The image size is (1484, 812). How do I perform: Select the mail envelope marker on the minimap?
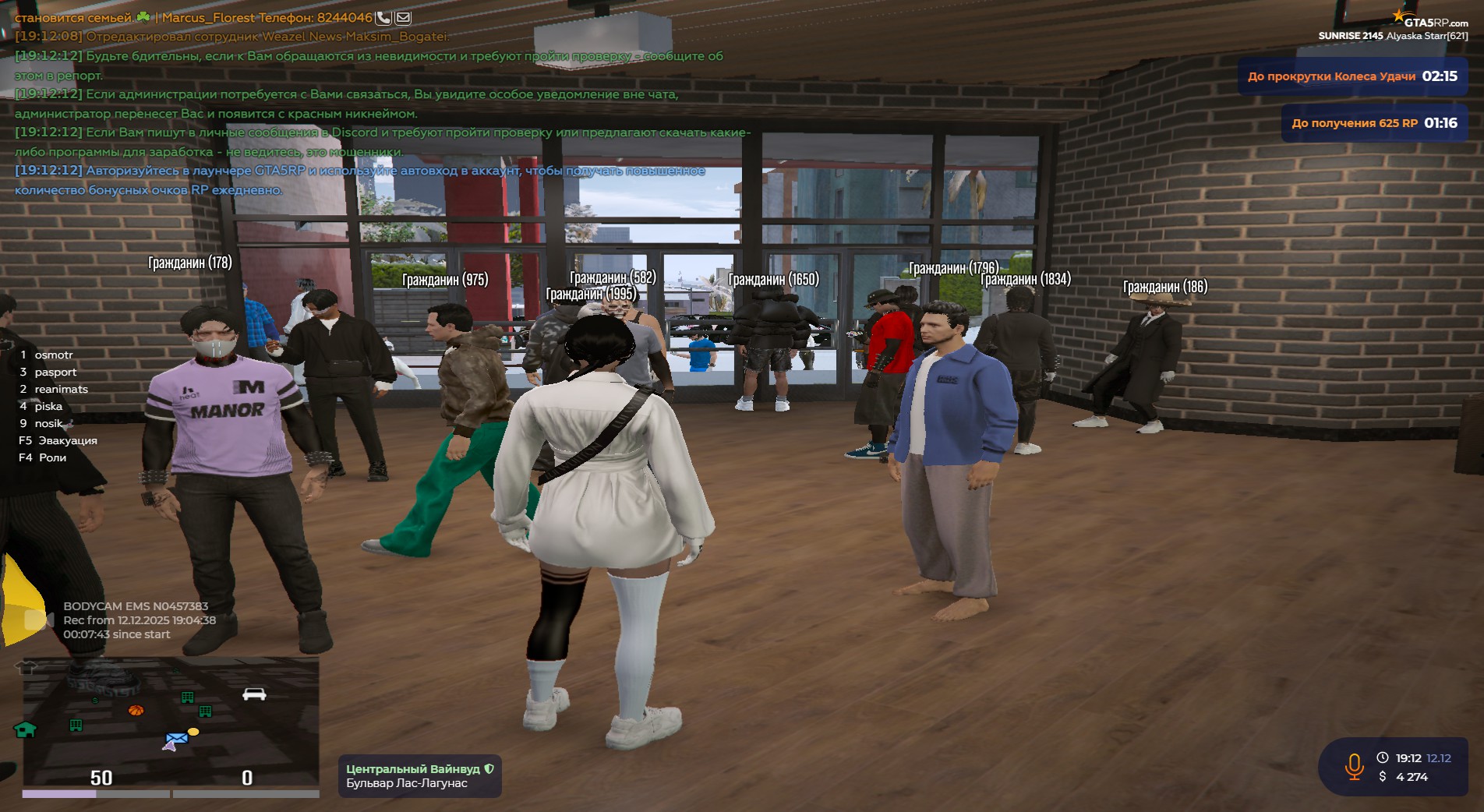(177, 738)
